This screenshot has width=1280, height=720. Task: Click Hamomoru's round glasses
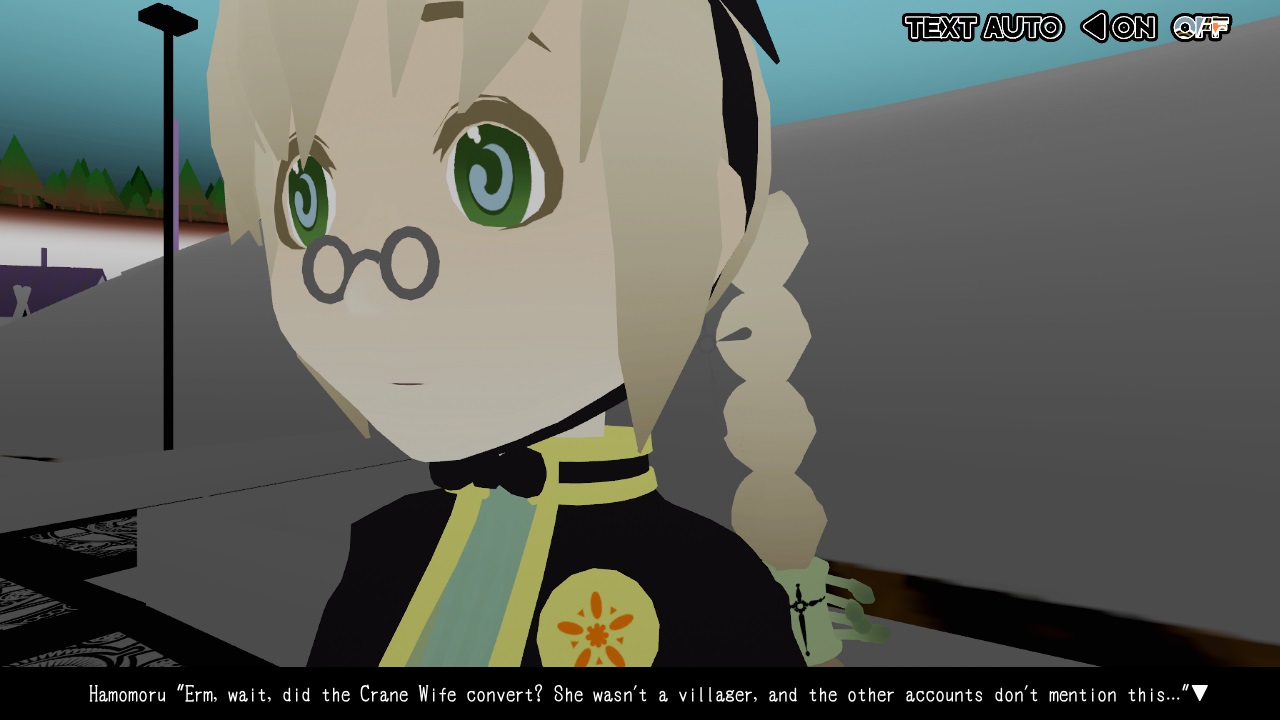coord(370,260)
